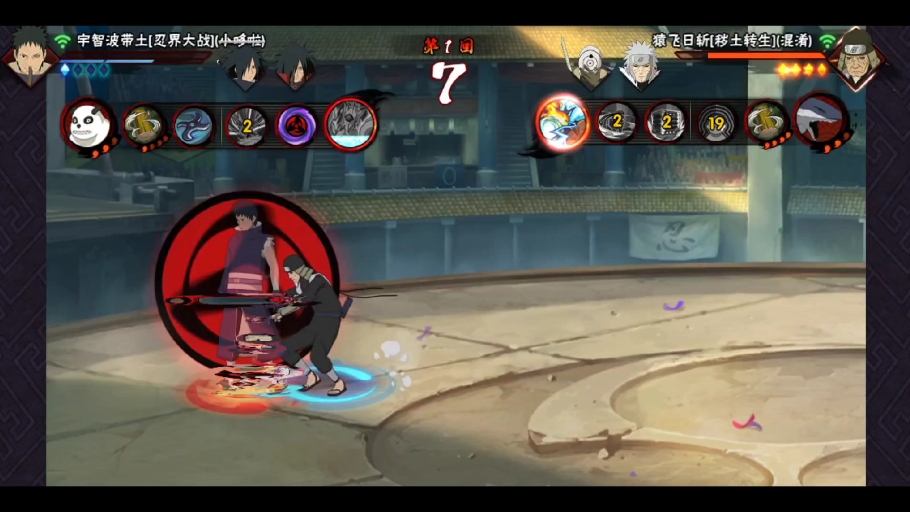The height and width of the screenshot is (512, 910).
Task: Tap the shark summon icon
Action: (x=821, y=122)
